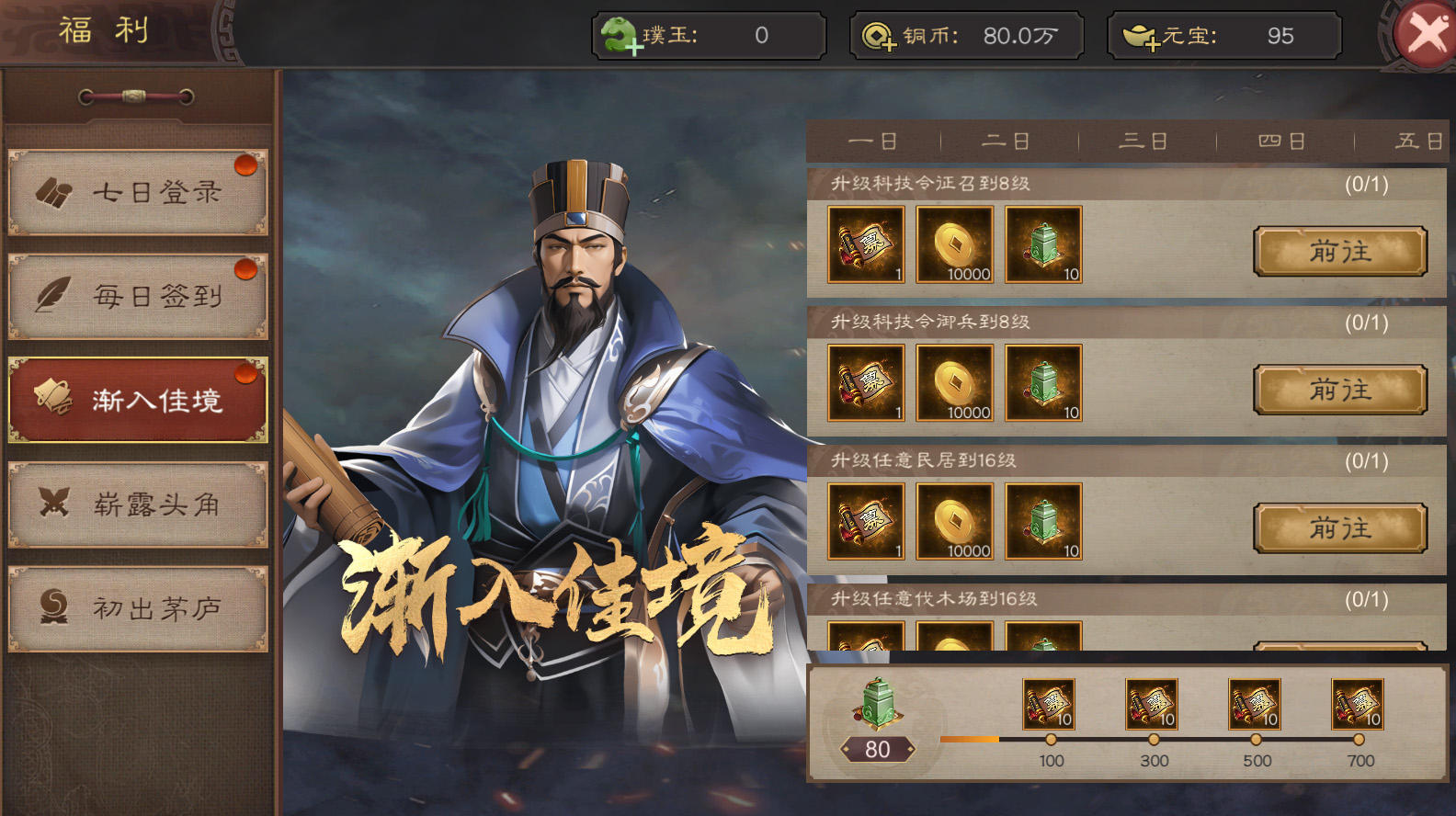Switch to the 三日 day tab

[1143, 141]
